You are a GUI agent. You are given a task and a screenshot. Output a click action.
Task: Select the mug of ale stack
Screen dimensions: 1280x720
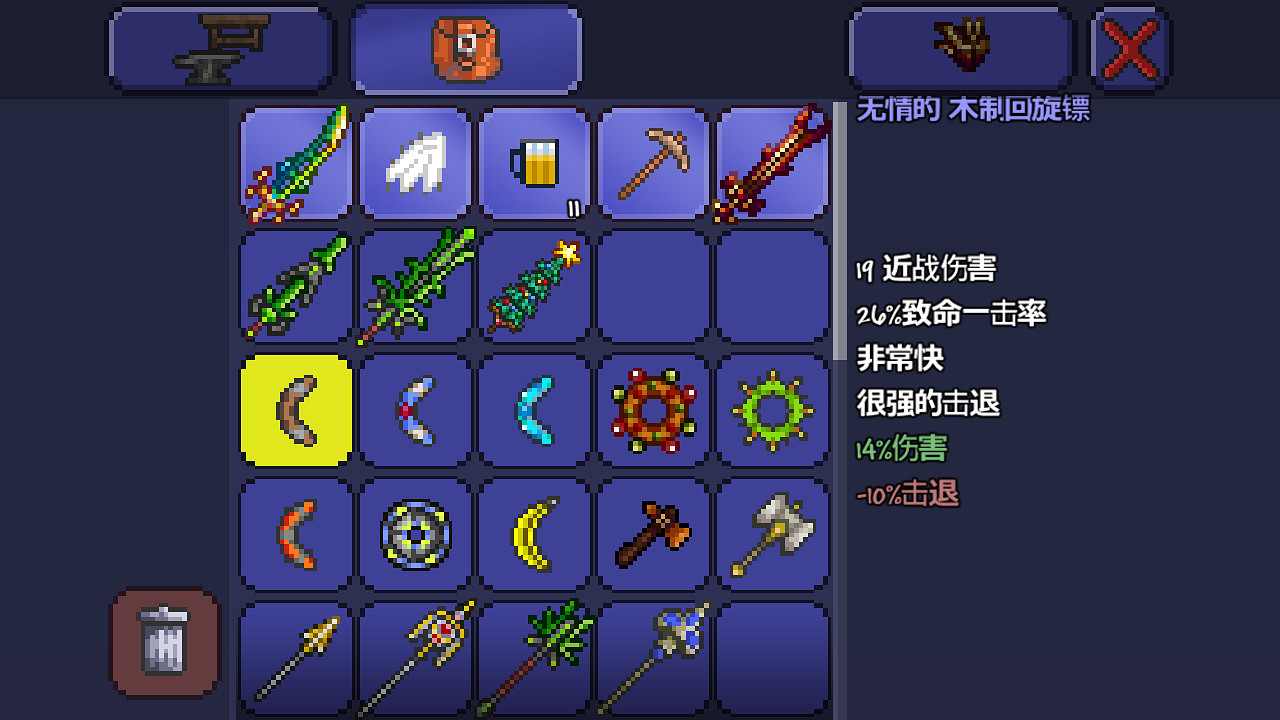click(534, 164)
